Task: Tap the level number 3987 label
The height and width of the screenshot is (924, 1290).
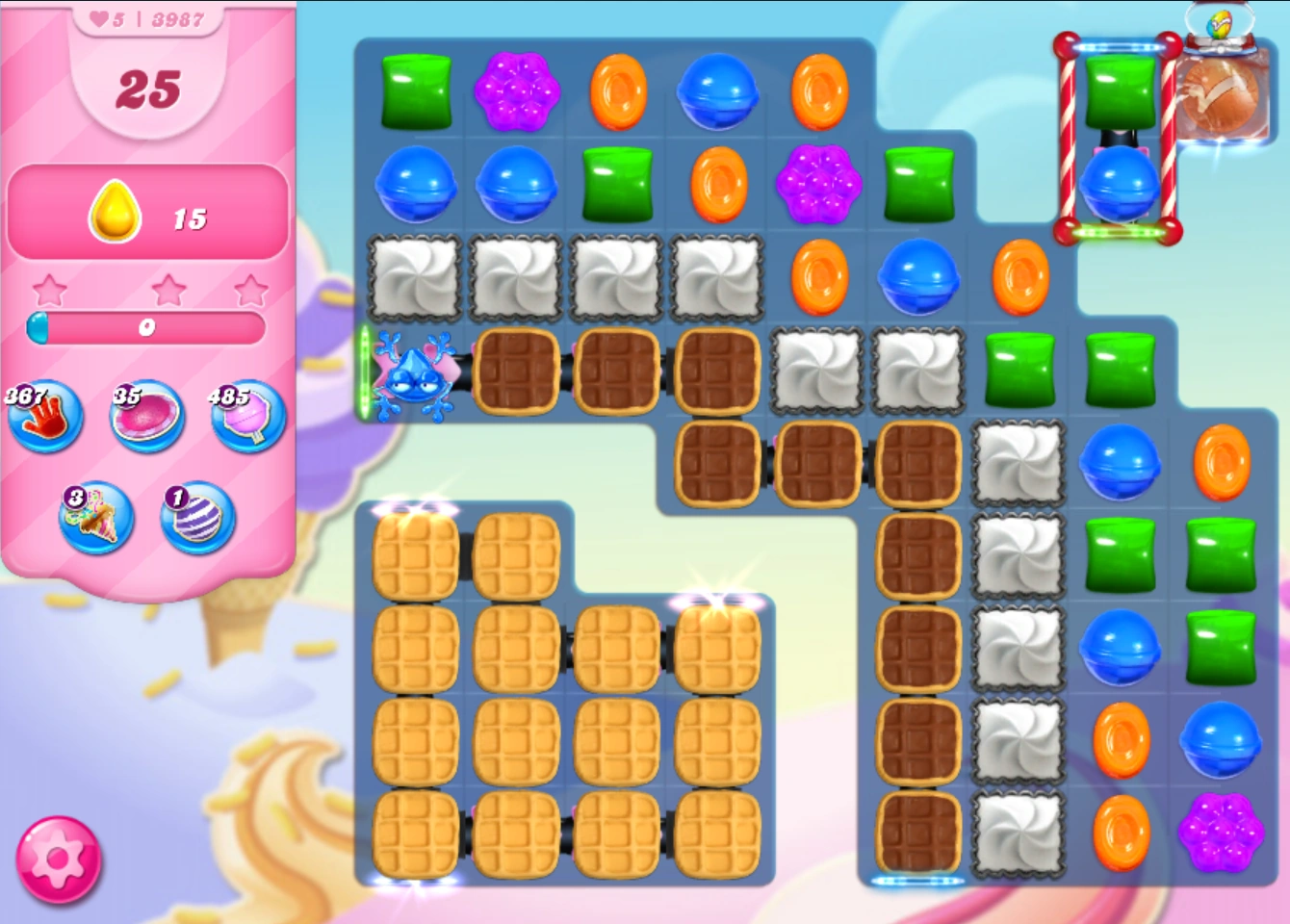Action: pos(177,18)
